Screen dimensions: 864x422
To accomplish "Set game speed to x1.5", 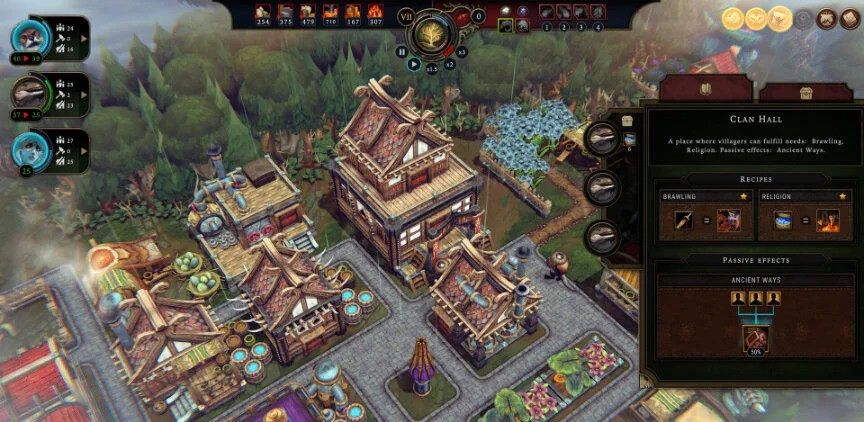I will [x=431, y=70].
